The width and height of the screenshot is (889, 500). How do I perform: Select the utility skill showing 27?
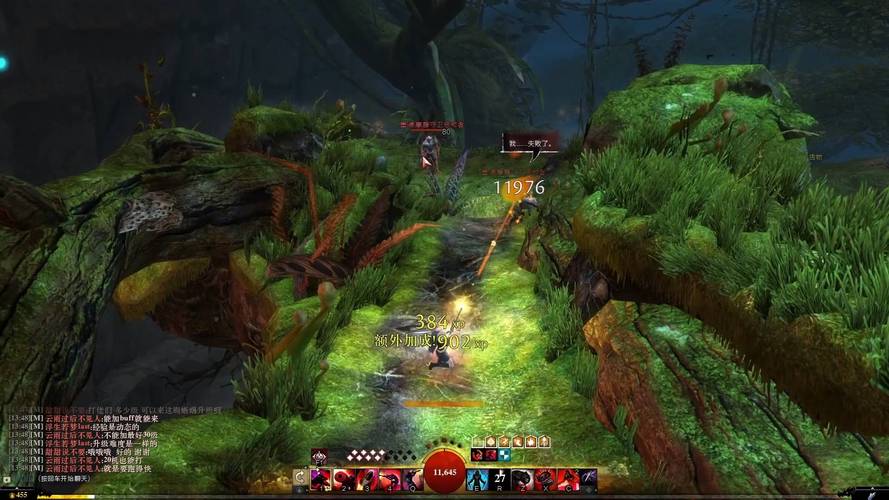500,479
